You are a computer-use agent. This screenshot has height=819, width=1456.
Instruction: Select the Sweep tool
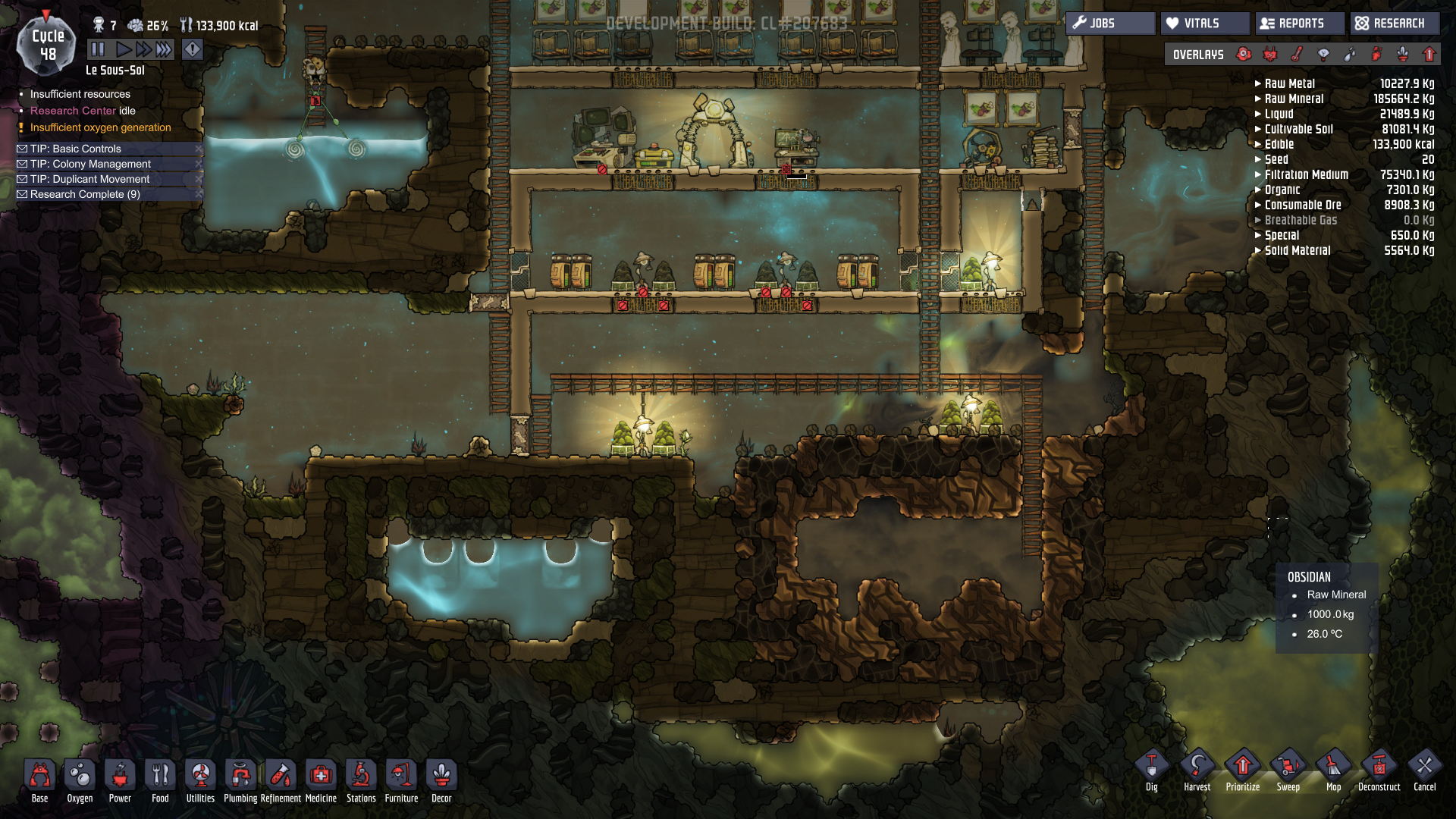coord(1288,770)
